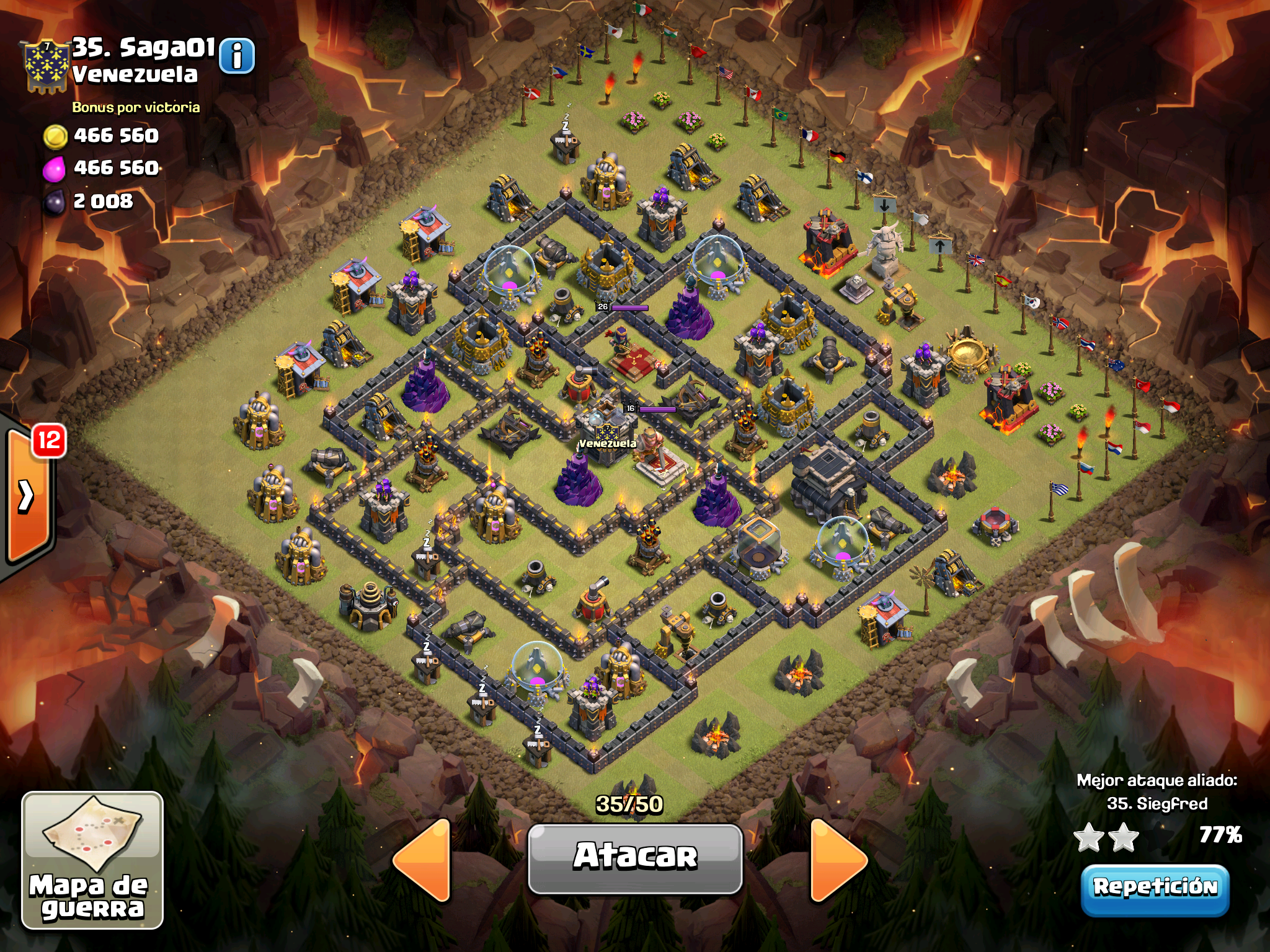Watch the Repetición replay
This screenshot has height=952, width=1270.
point(1155,888)
